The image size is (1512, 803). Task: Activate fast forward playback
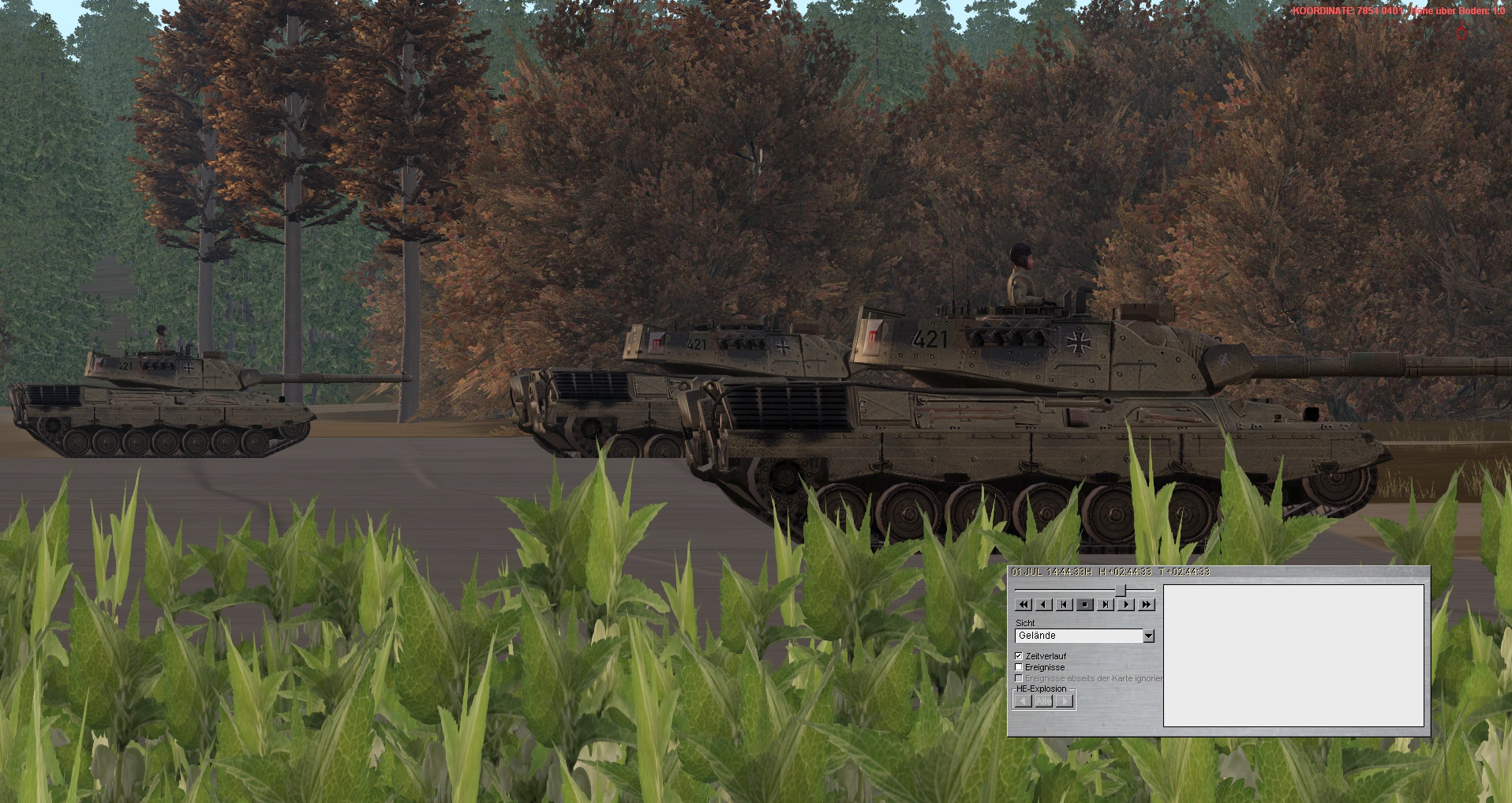click(1147, 605)
